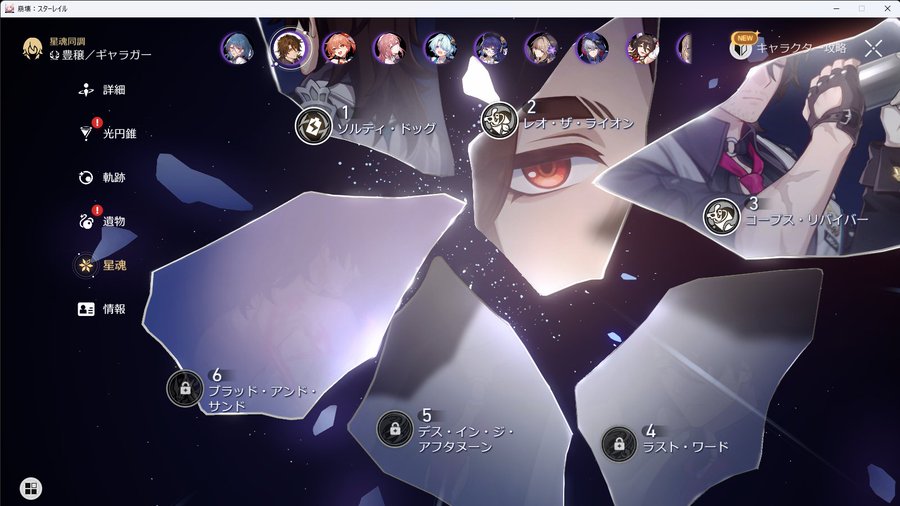Choose the pink-haired character portrait
This screenshot has width=900, height=506.
coord(389,48)
